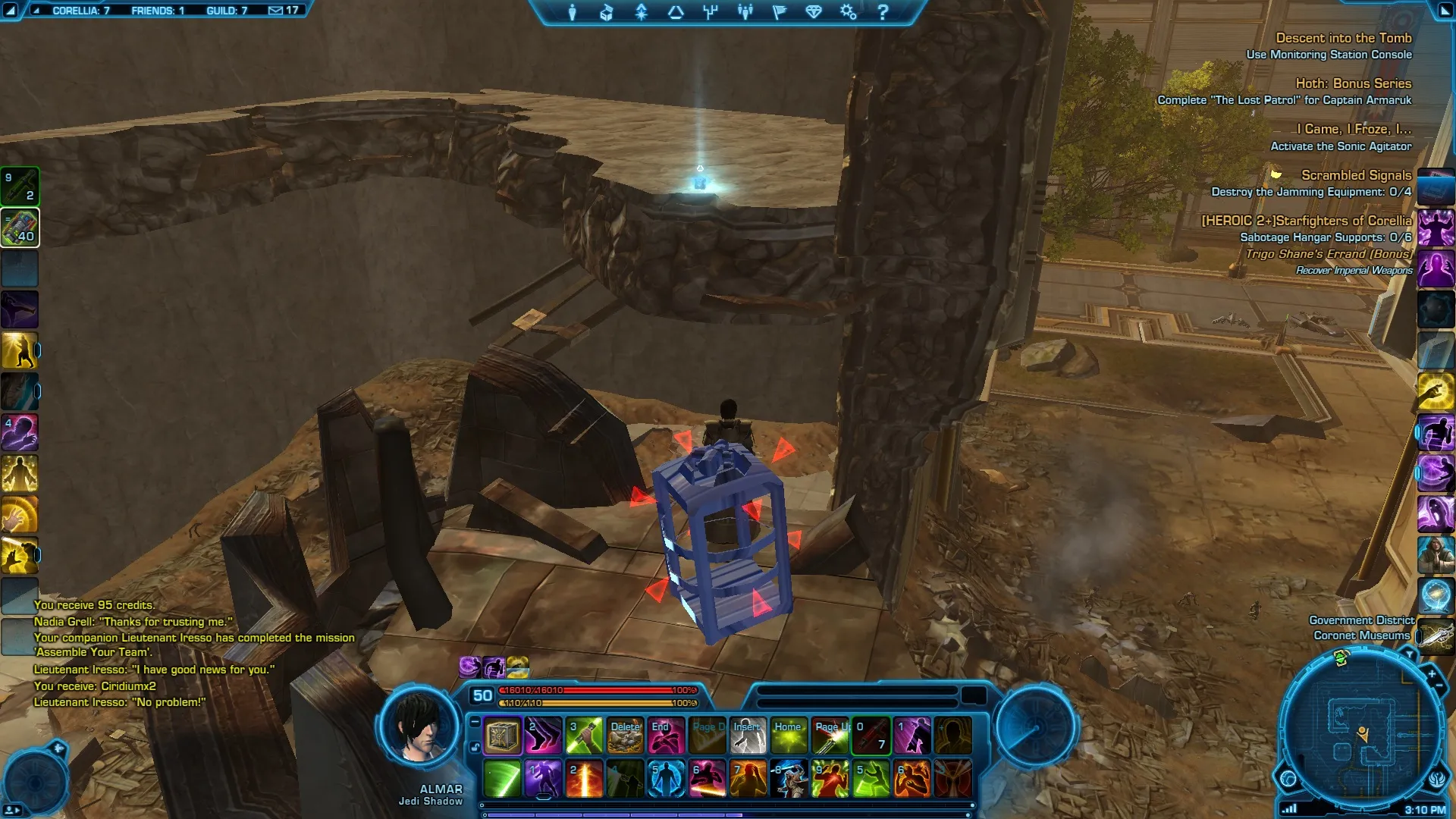Open the world map globe button

pos(1288,778)
